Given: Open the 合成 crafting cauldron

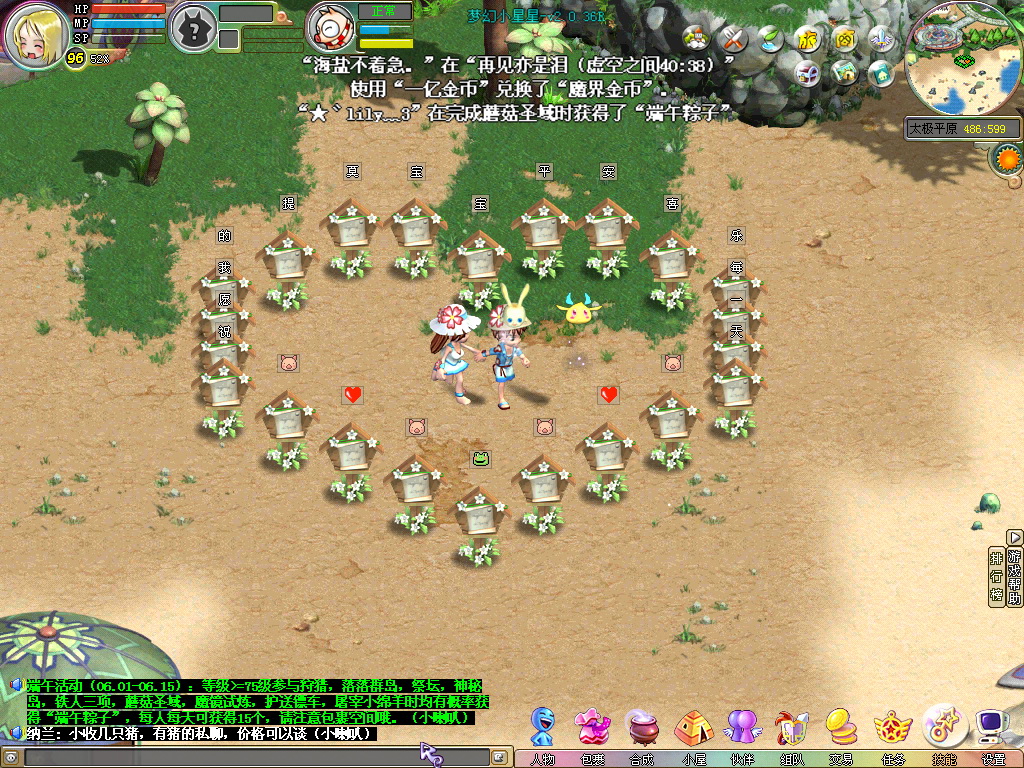Looking at the screenshot, I should 643,727.
